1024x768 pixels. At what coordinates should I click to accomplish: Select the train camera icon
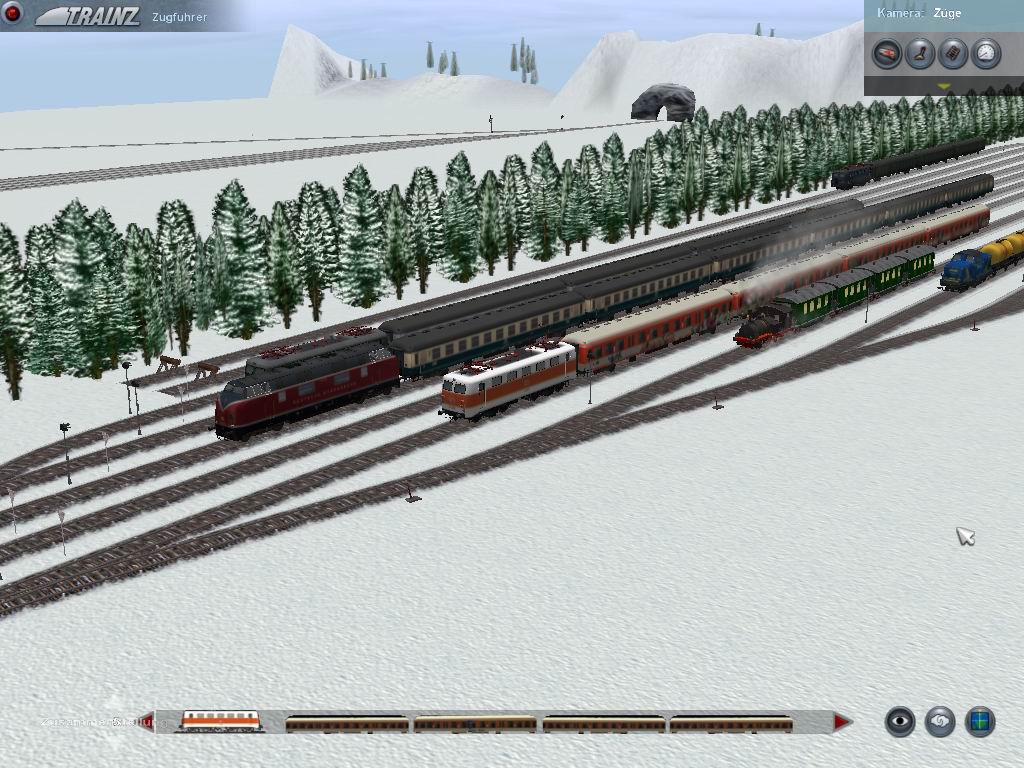click(x=886, y=53)
